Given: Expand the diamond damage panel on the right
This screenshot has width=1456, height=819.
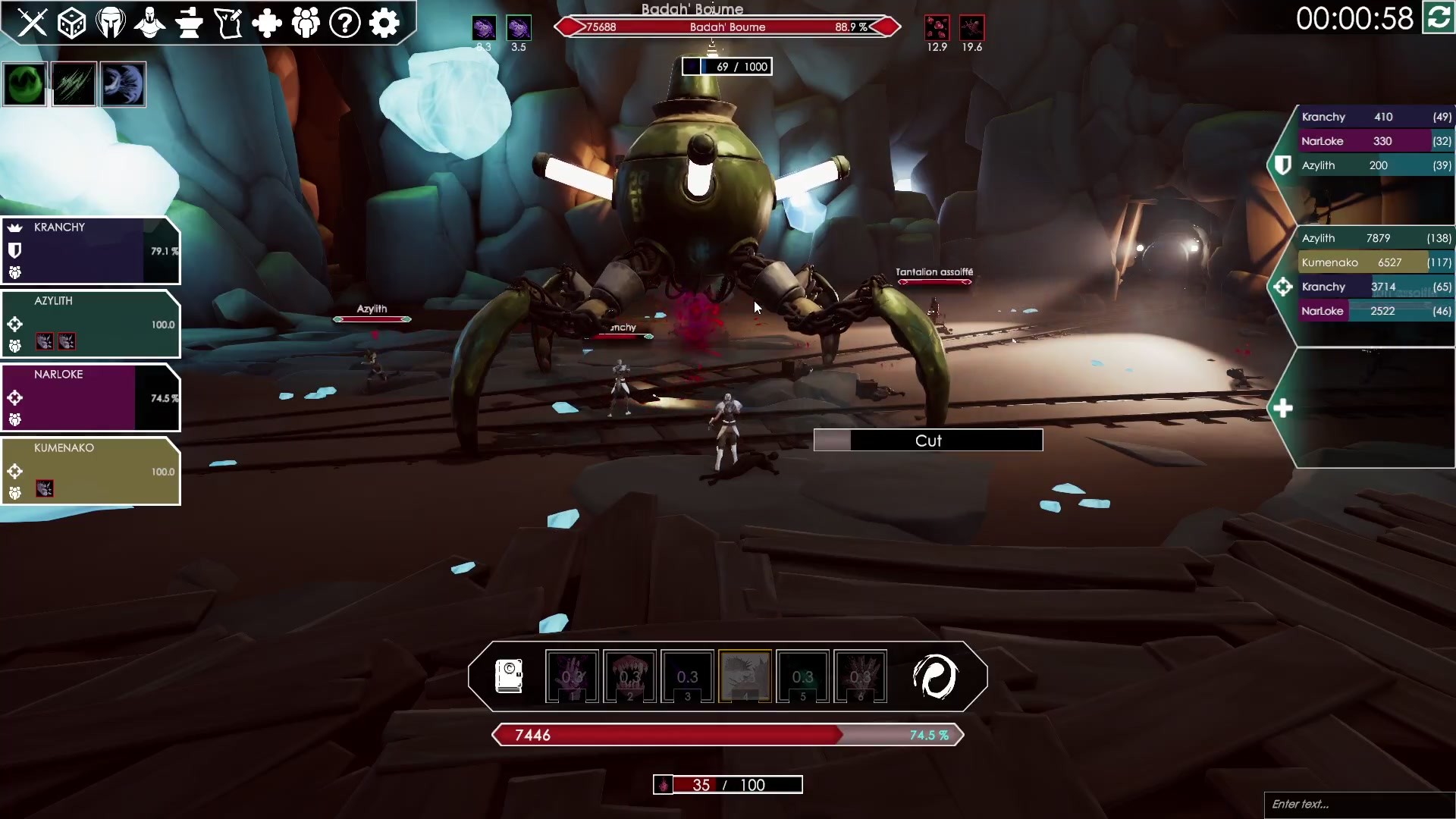Looking at the screenshot, I should pos(1283,287).
